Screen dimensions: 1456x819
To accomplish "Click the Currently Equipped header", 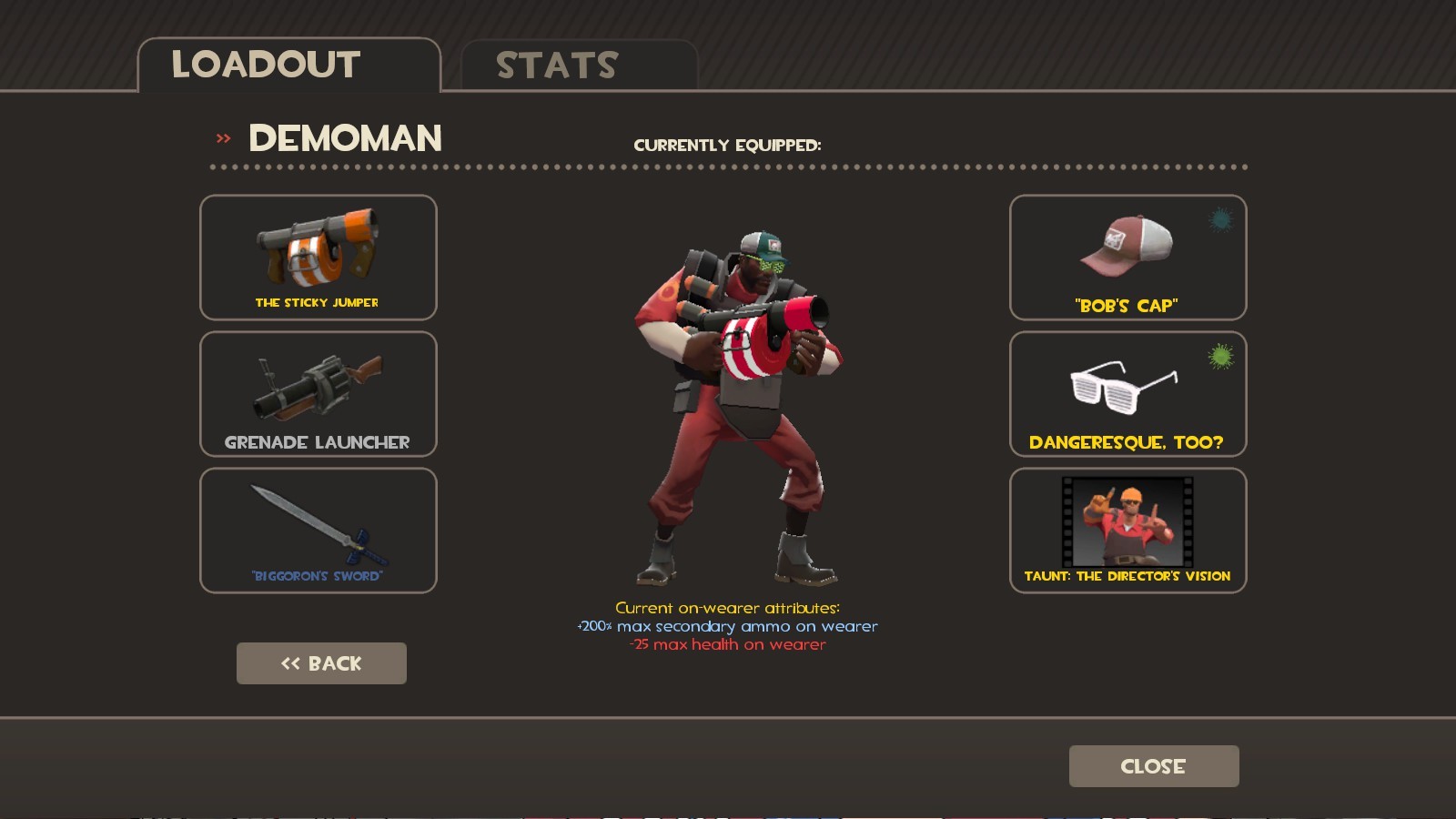I will click(x=729, y=144).
